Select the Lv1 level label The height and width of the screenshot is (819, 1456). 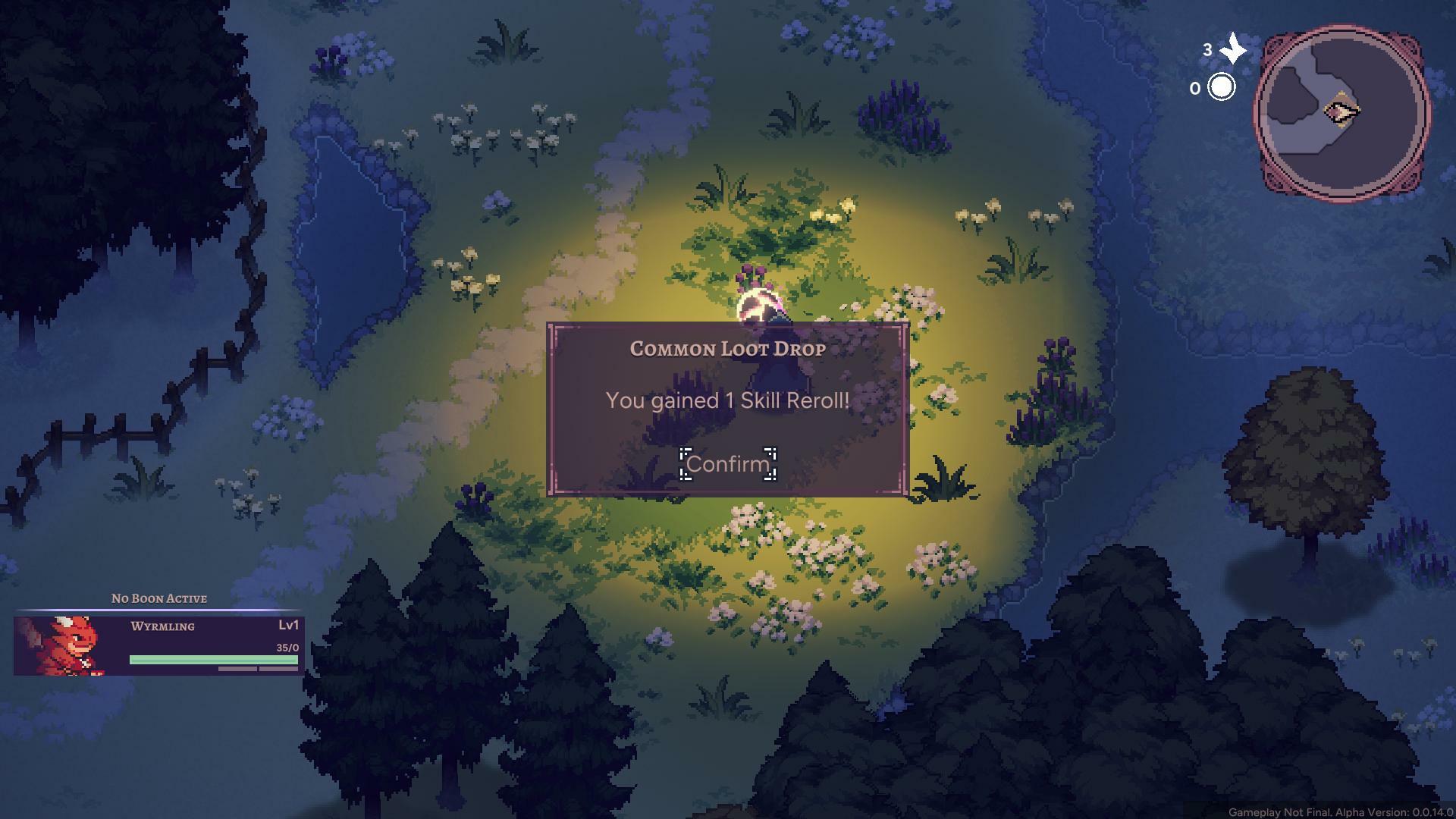point(287,626)
